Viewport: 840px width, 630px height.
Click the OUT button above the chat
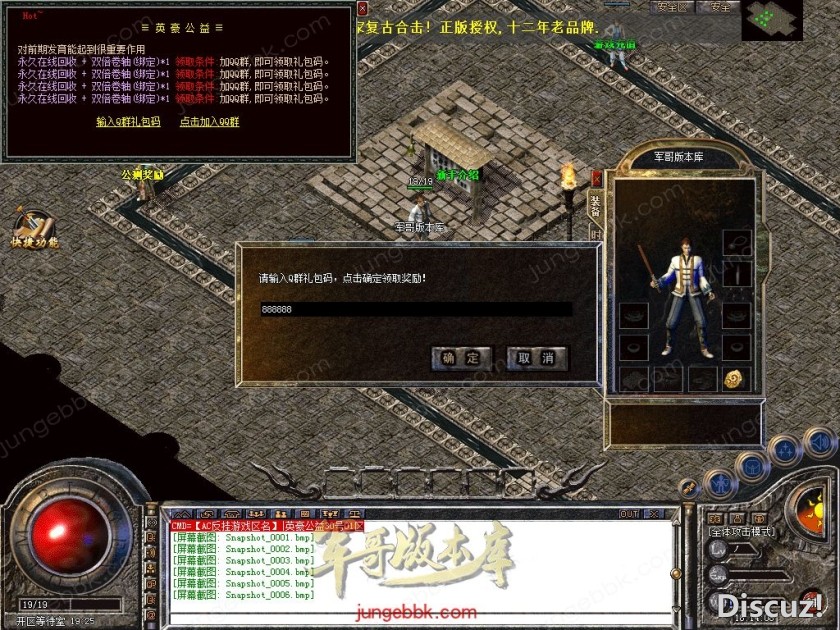pos(629,514)
